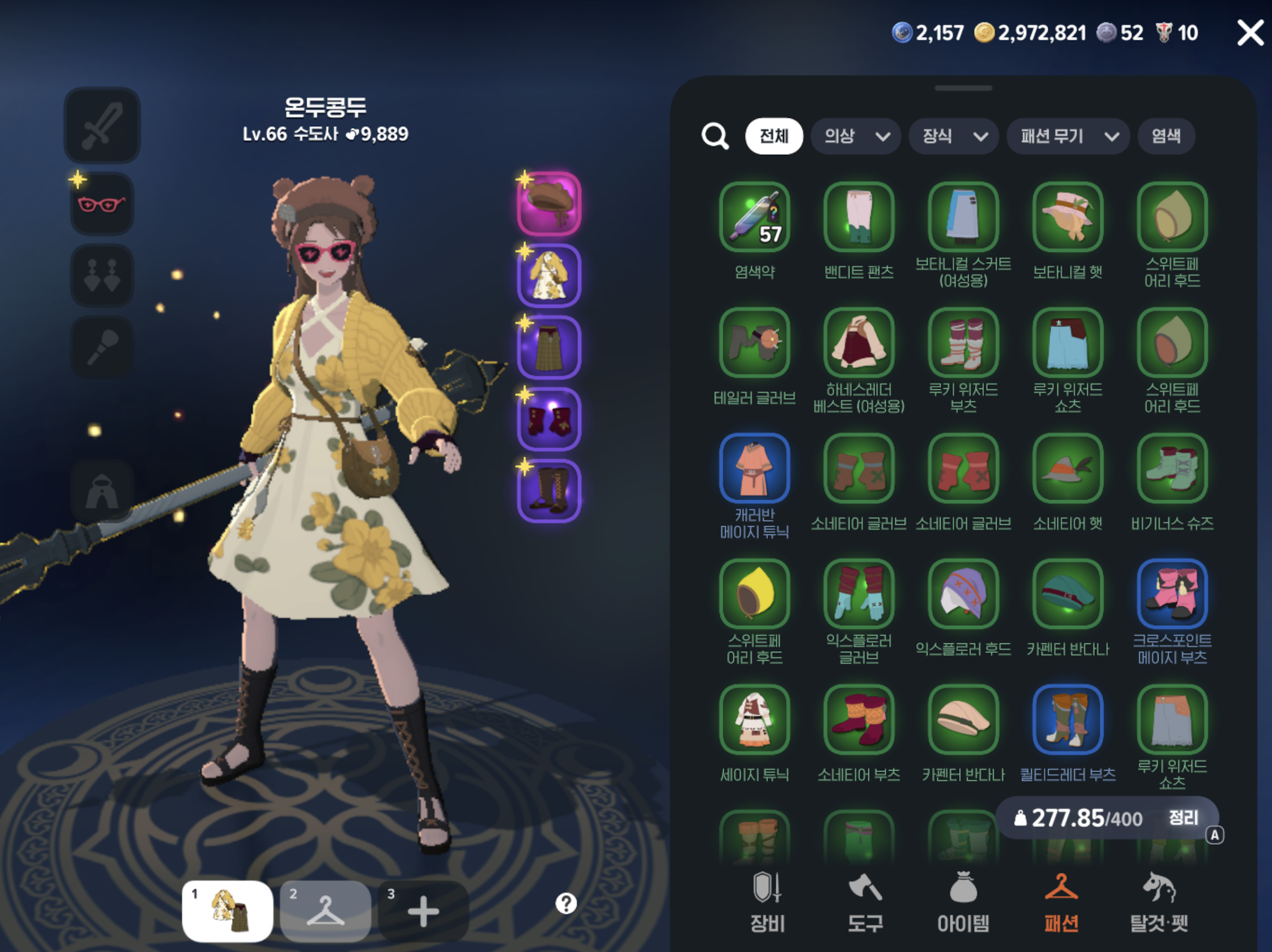
Task: Select the 염색약 dye item
Action: click(755, 217)
